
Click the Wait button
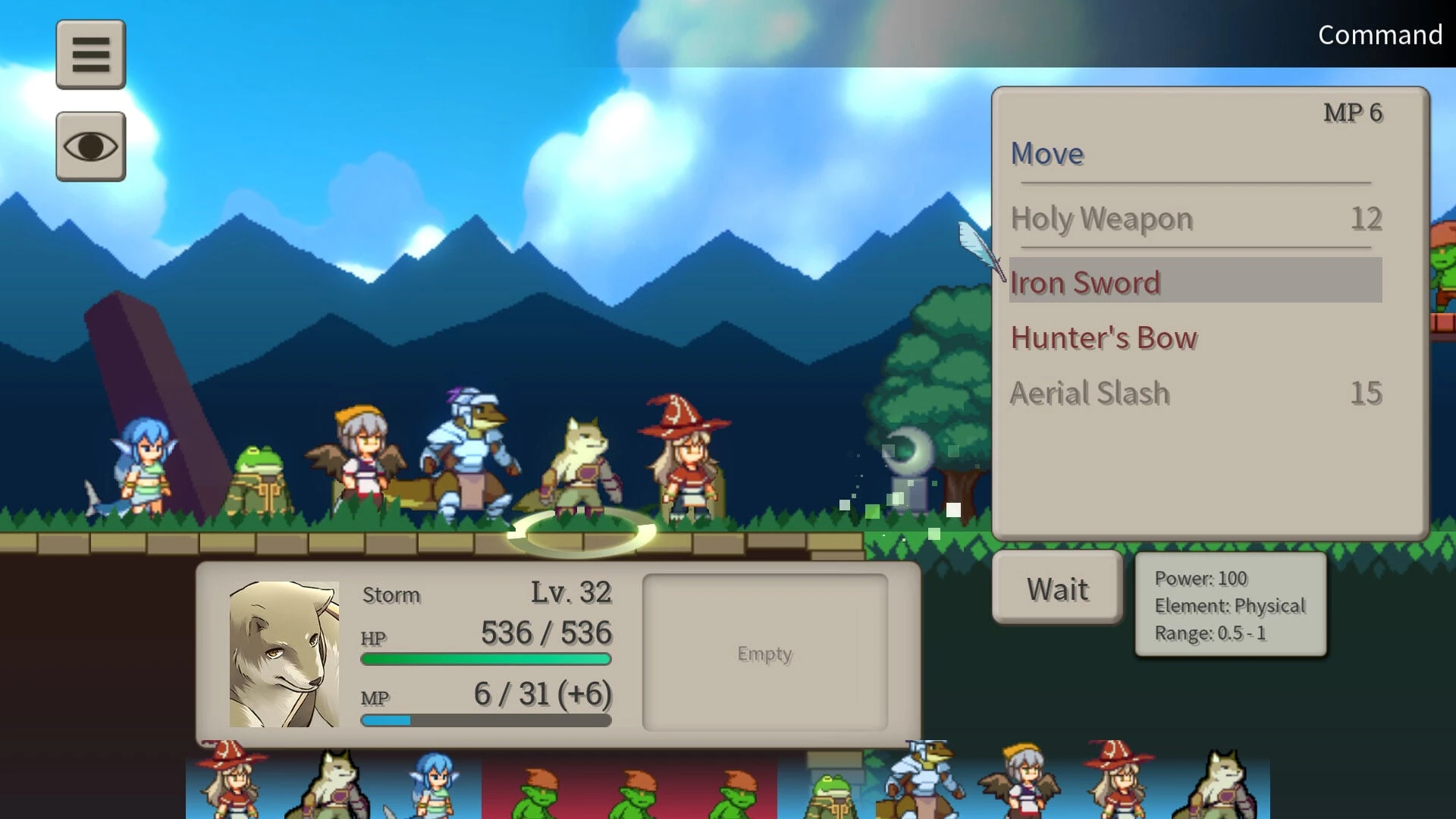pyautogui.click(x=1057, y=589)
